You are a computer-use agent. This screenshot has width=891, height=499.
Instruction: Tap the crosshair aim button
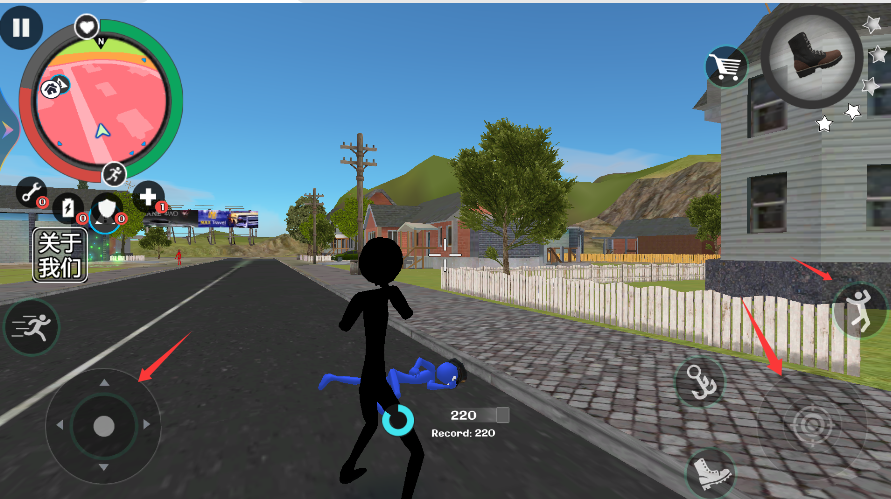pyautogui.click(x=812, y=427)
